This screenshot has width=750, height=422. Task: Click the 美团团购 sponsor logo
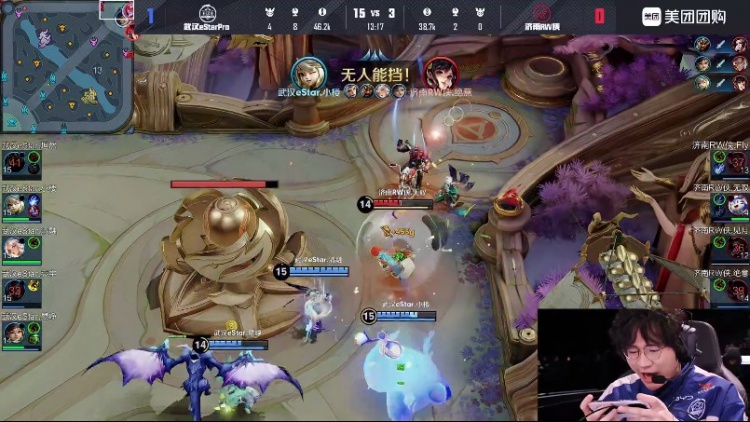pyautogui.click(x=692, y=15)
